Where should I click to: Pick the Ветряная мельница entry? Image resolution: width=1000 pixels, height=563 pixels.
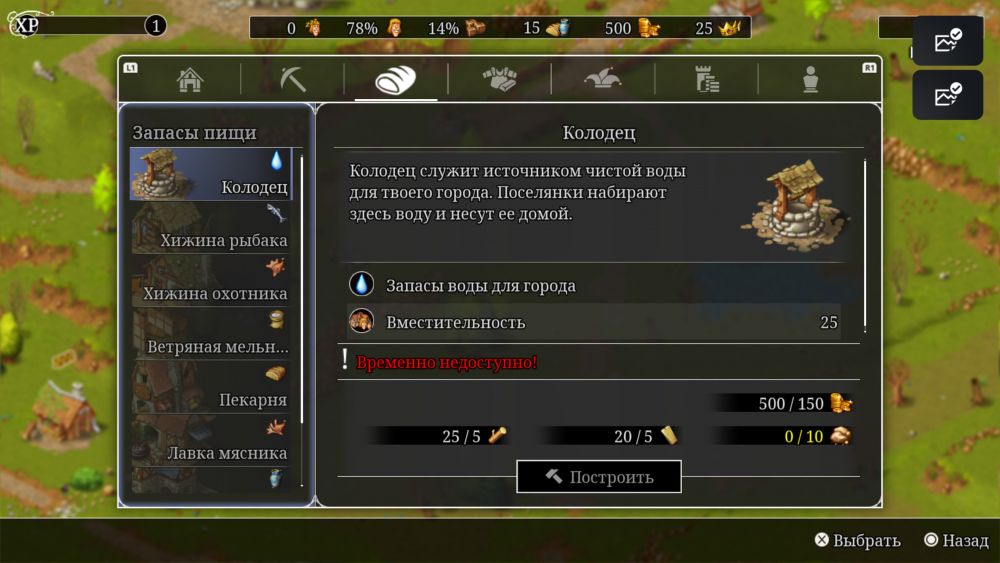click(211, 334)
